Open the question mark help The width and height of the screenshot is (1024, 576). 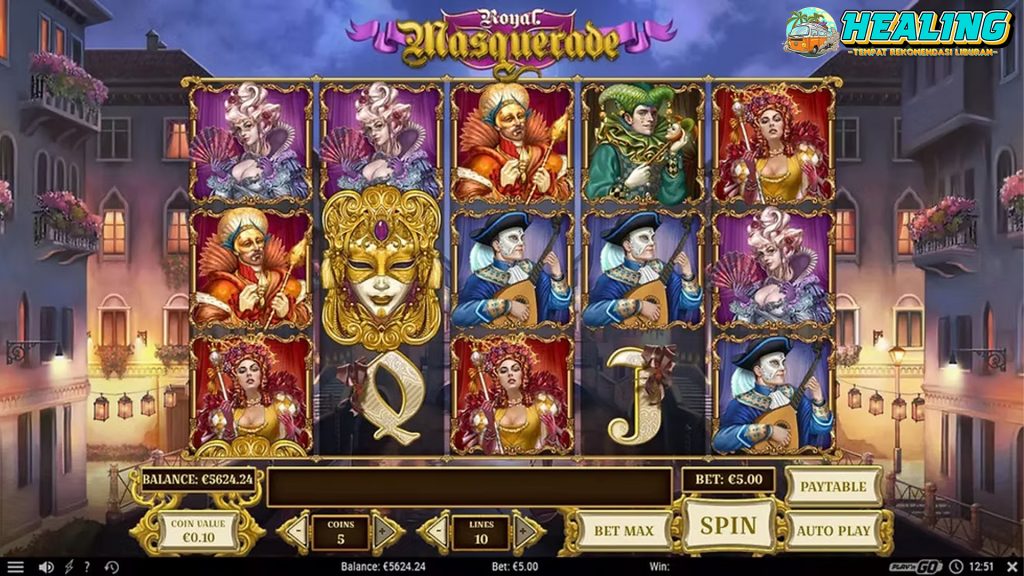[87, 567]
